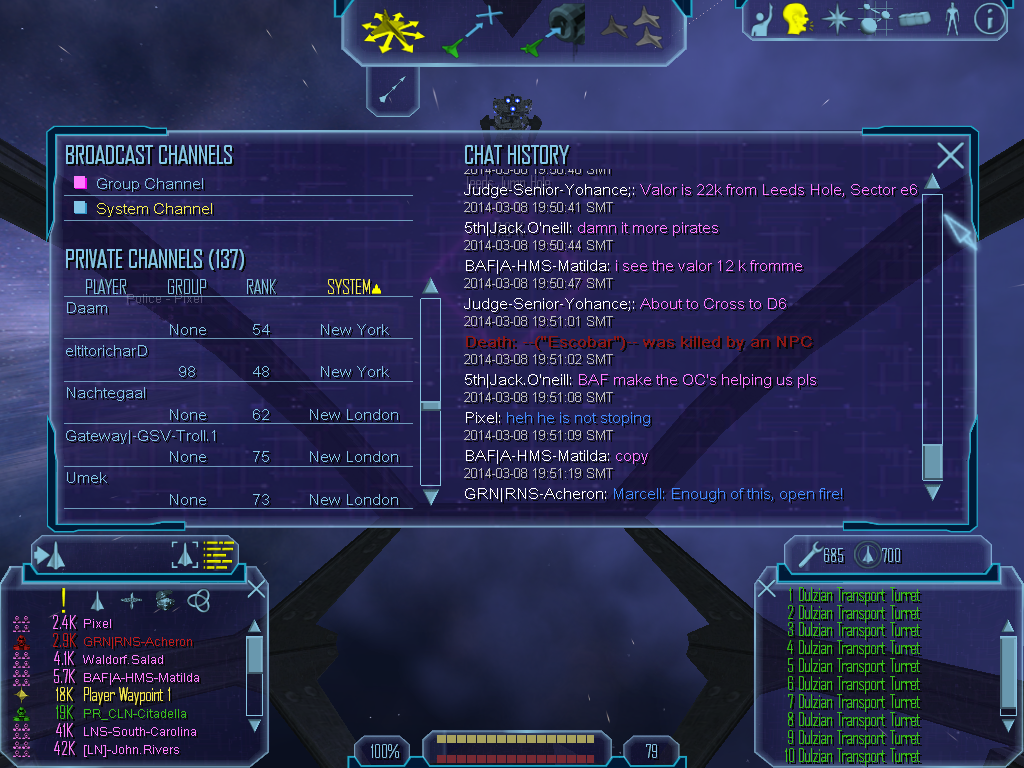Choose player Nachtegaal from the private channels
This screenshot has height=768, width=1024.
point(106,393)
